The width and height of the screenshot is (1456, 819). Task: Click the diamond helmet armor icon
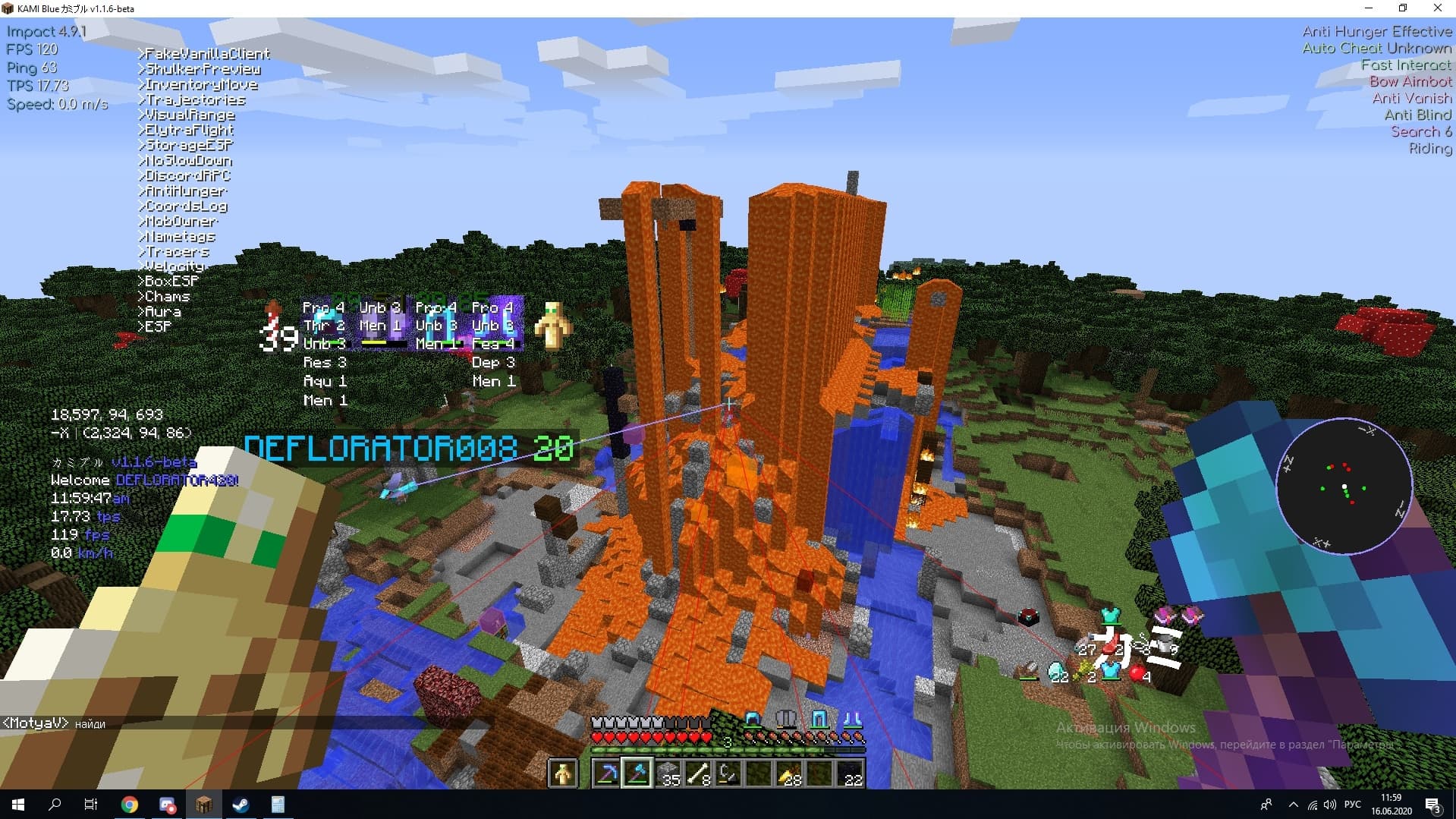point(753,719)
